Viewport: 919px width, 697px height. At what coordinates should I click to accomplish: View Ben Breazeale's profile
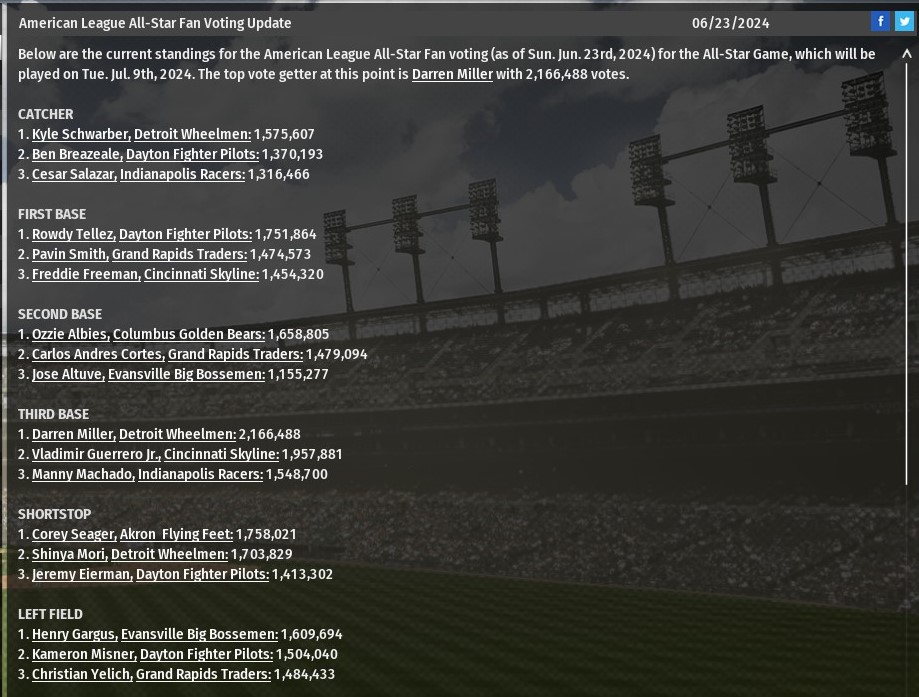tap(77, 154)
